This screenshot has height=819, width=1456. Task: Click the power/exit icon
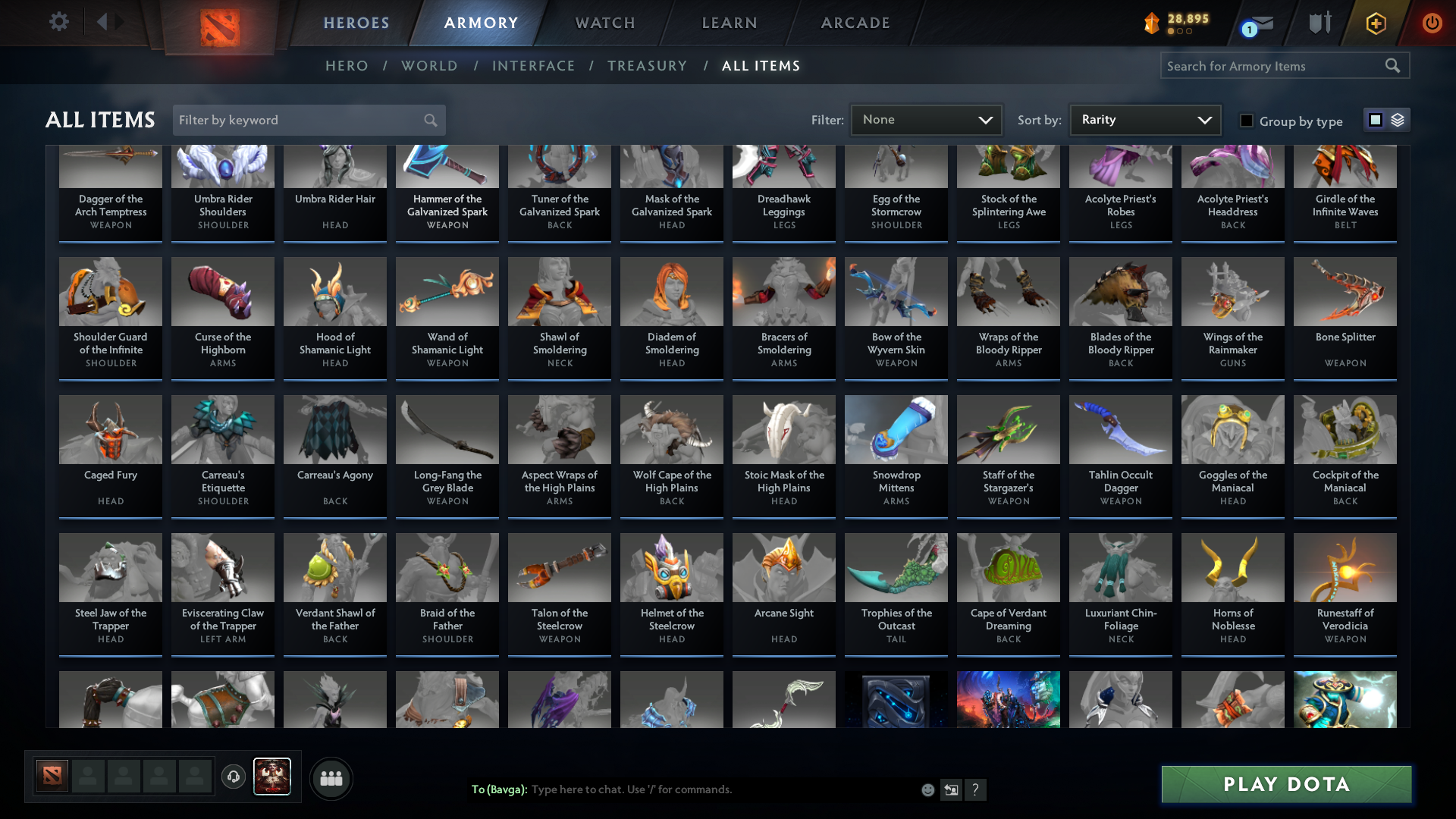[x=1432, y=23]
